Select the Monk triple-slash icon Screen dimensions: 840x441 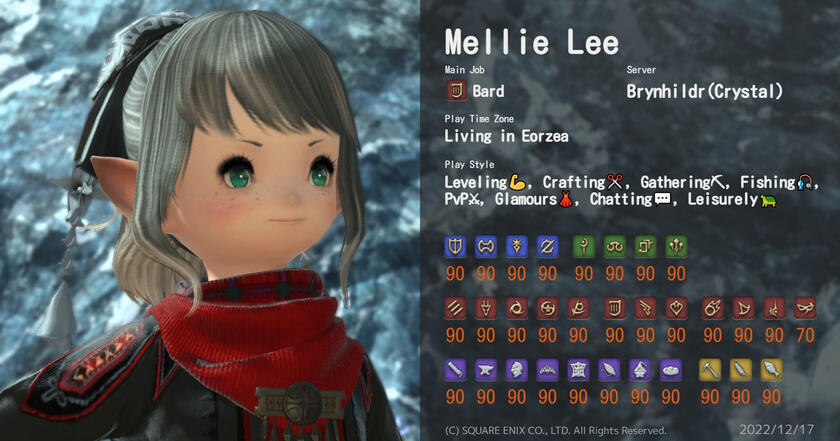pos(455,309)
